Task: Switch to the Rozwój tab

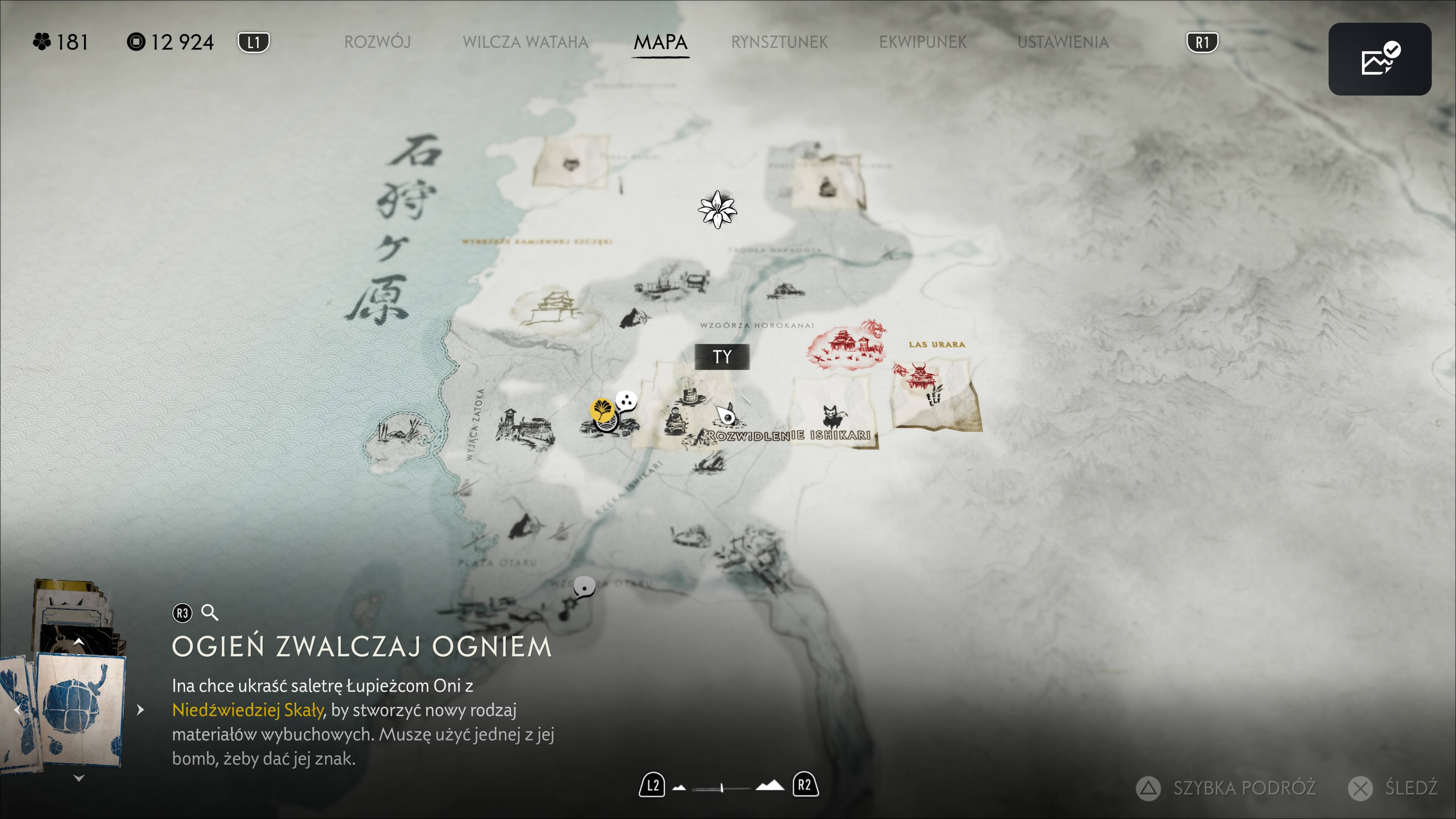Action: pyautogui.click(x=377, y=42)
